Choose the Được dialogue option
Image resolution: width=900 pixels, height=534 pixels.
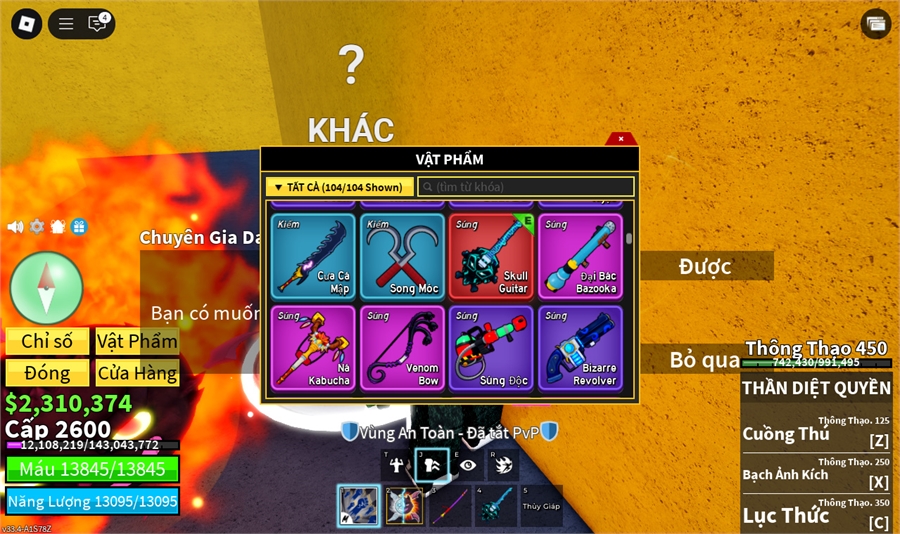[x=705, y=266]
